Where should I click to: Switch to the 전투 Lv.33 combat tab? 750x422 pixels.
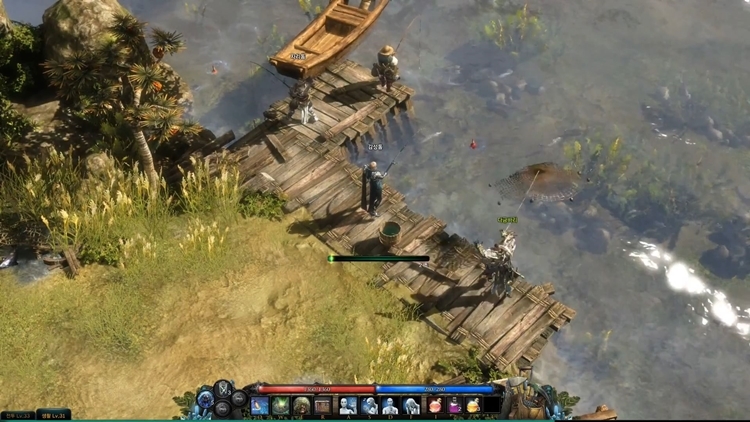coord(17,414)
